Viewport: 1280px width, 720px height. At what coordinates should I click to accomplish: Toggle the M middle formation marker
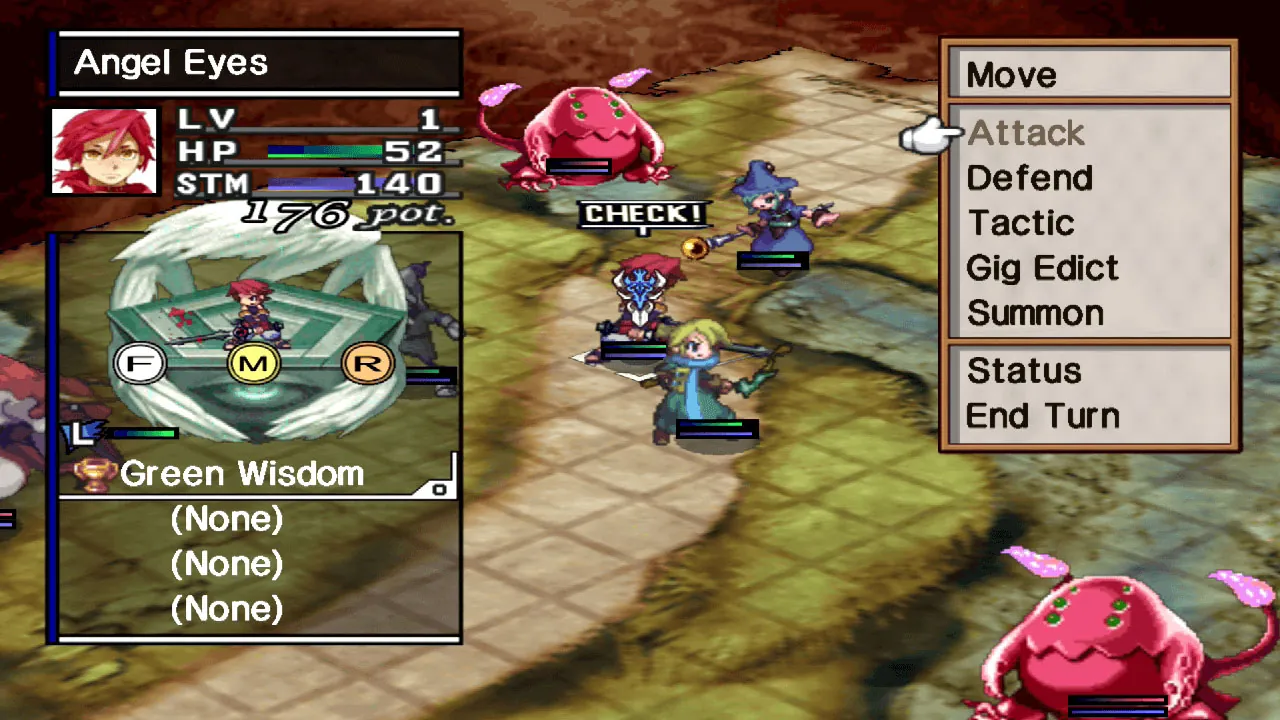(x=255, y=363)
